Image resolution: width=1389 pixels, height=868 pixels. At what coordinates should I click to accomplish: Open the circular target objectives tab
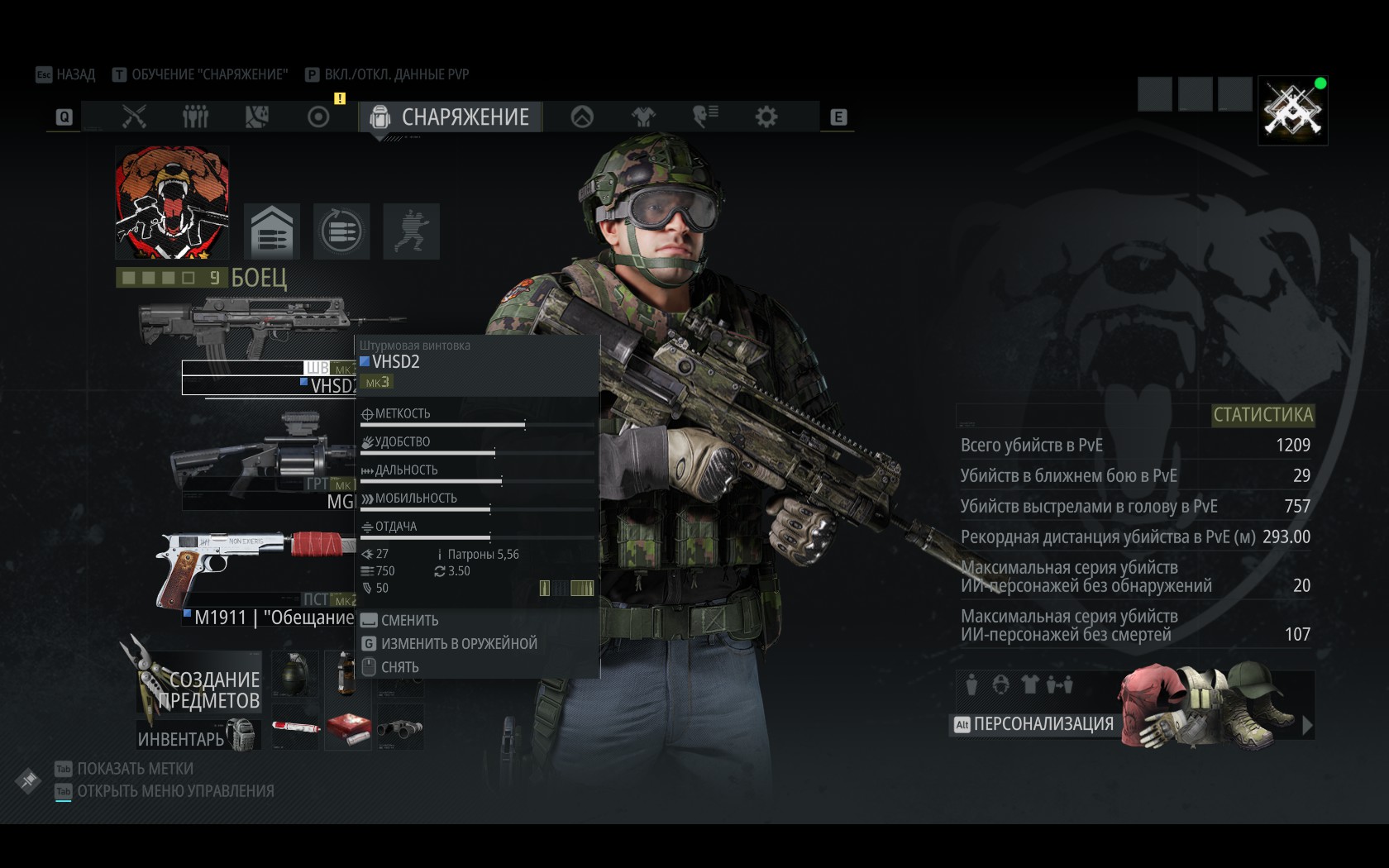(x=318, y=117)
